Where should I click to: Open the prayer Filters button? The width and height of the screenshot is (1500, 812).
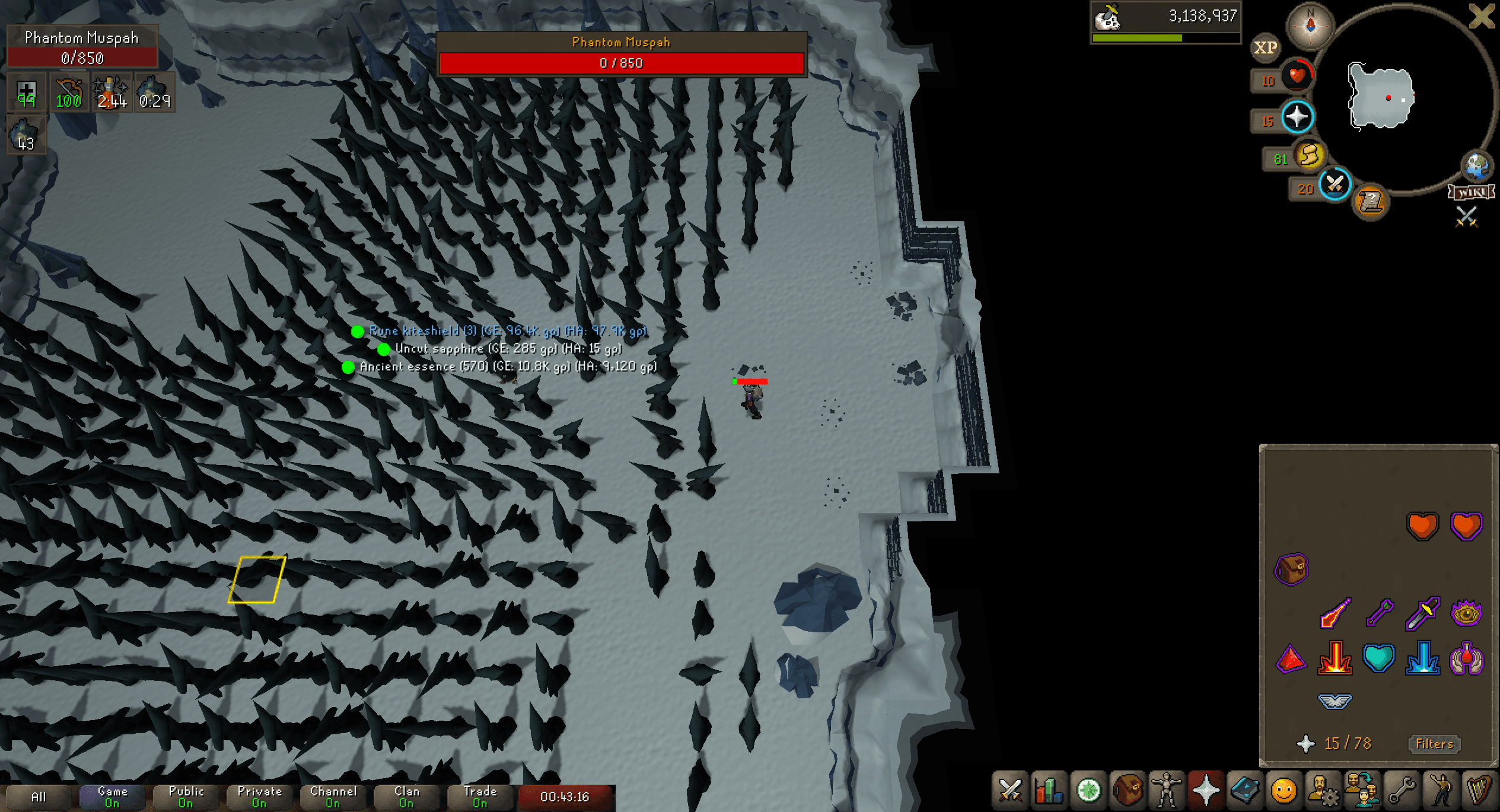coord(1434,744)
